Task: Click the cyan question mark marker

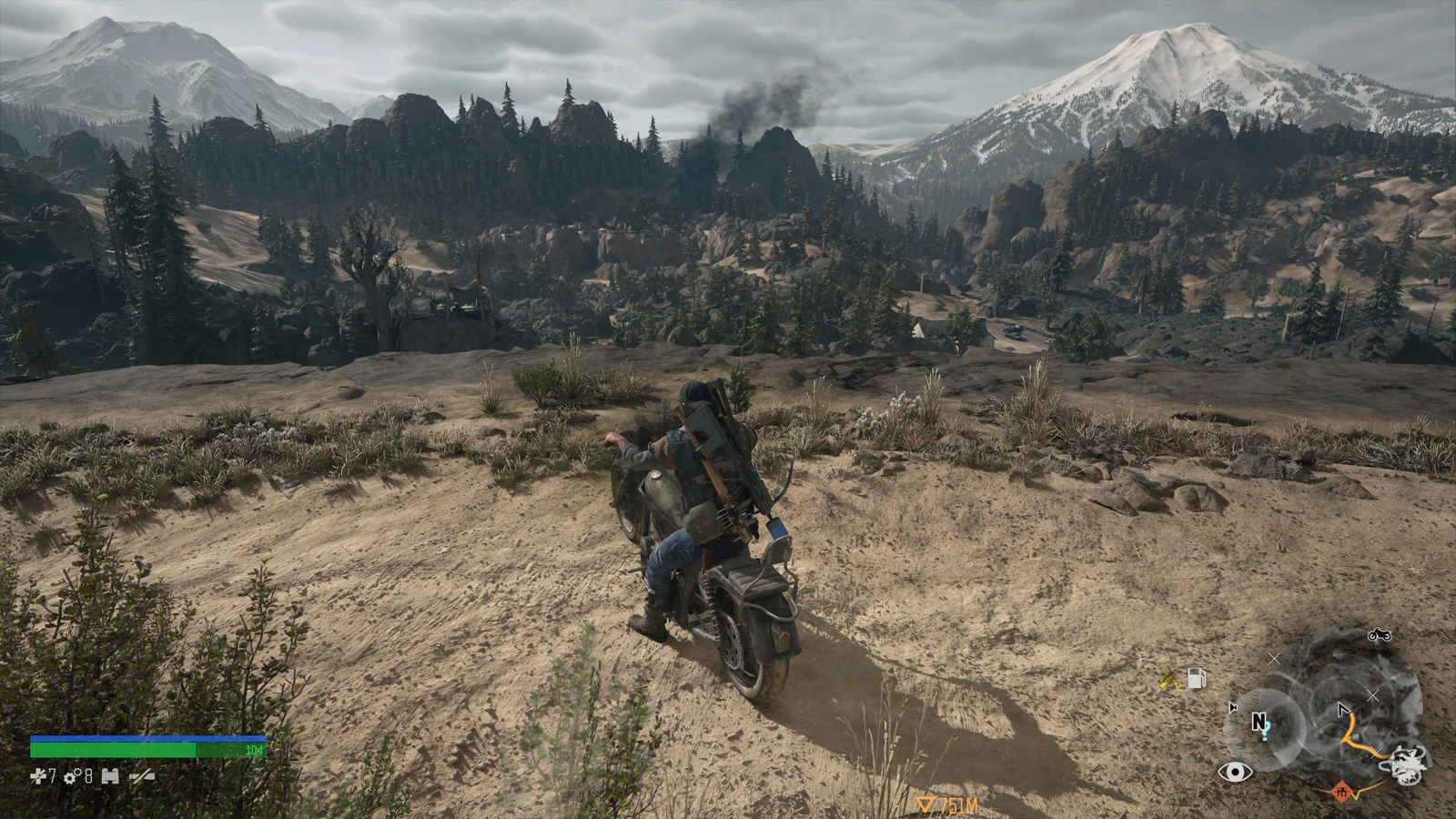Action: [1265, 733]
